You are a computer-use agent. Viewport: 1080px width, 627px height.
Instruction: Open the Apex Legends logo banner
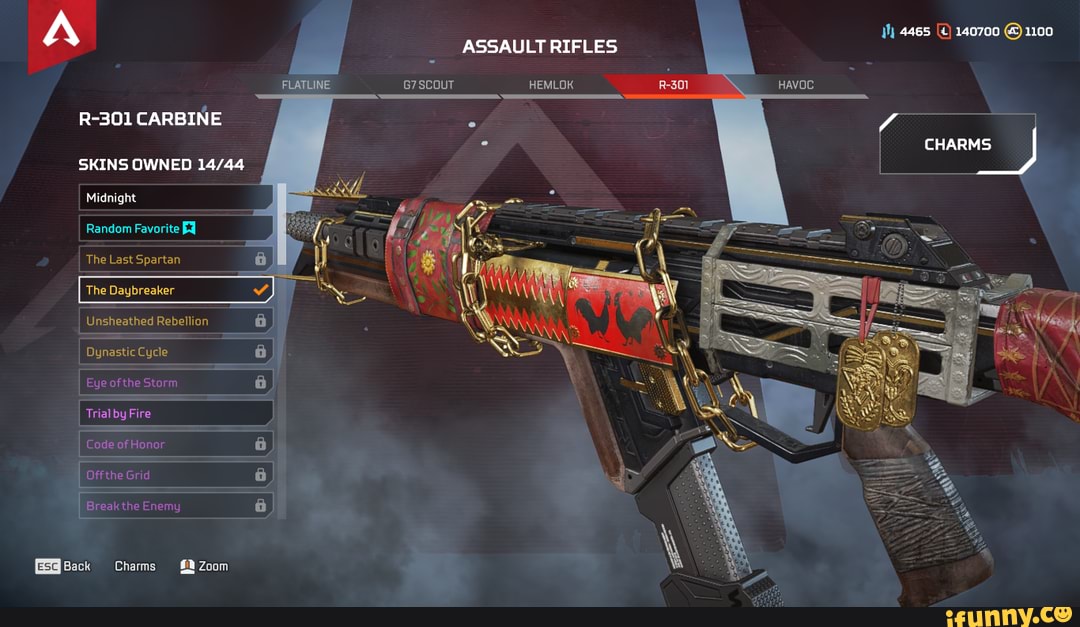pyautogui.click(x=61, y=33)
